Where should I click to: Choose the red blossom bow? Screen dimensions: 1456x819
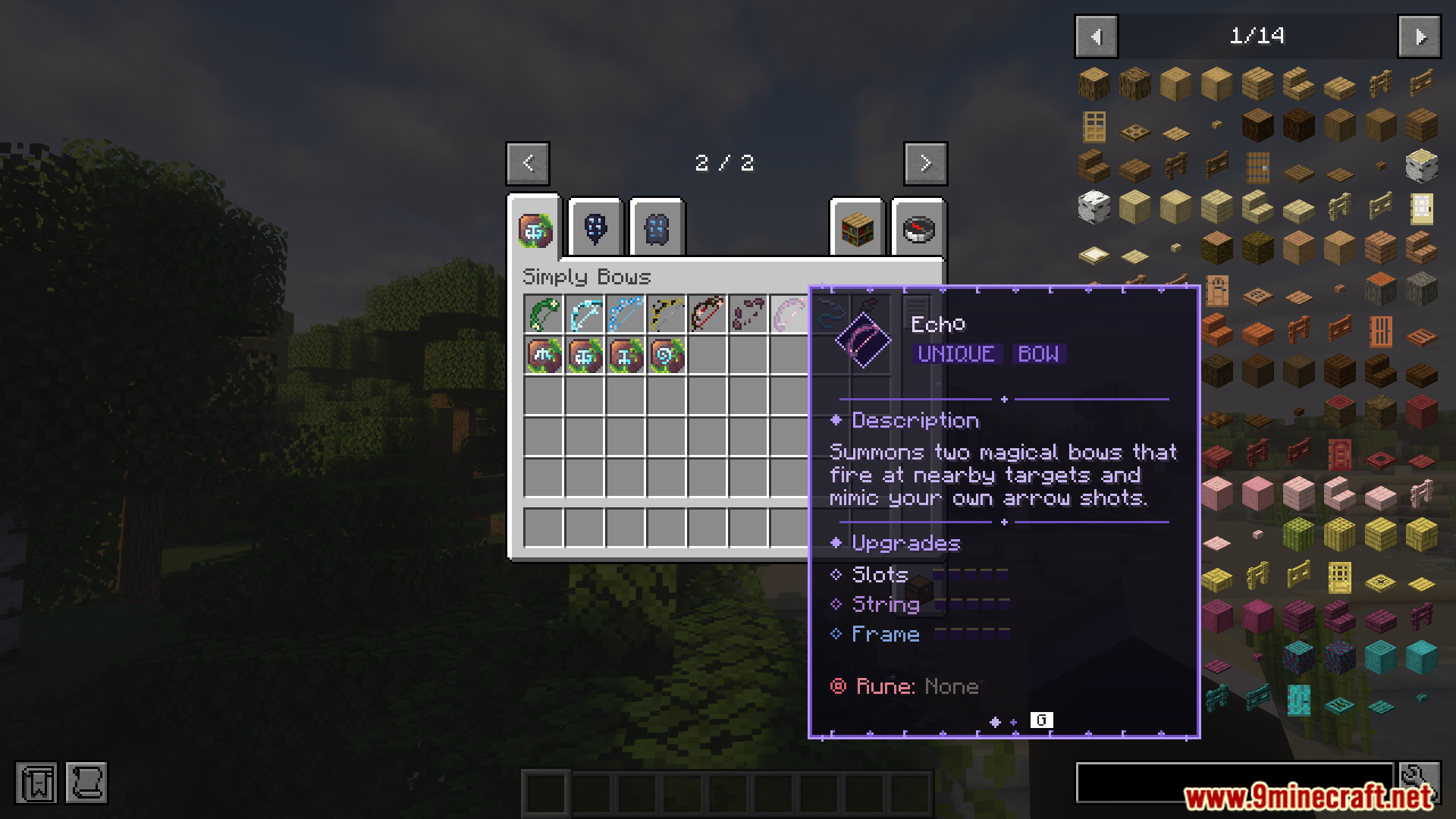coord(708,314)
